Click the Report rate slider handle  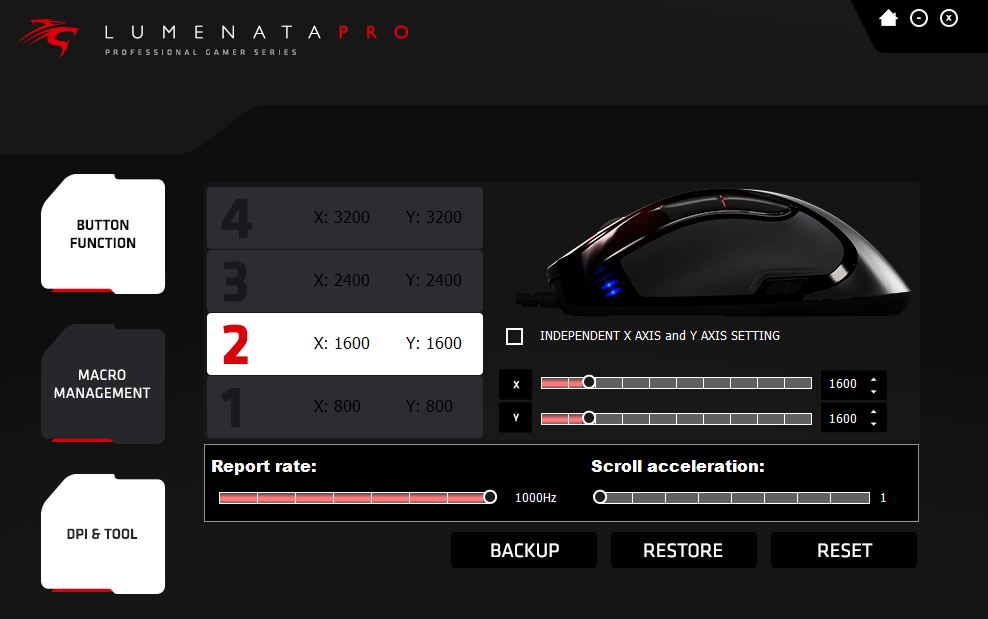pos(490,497)
